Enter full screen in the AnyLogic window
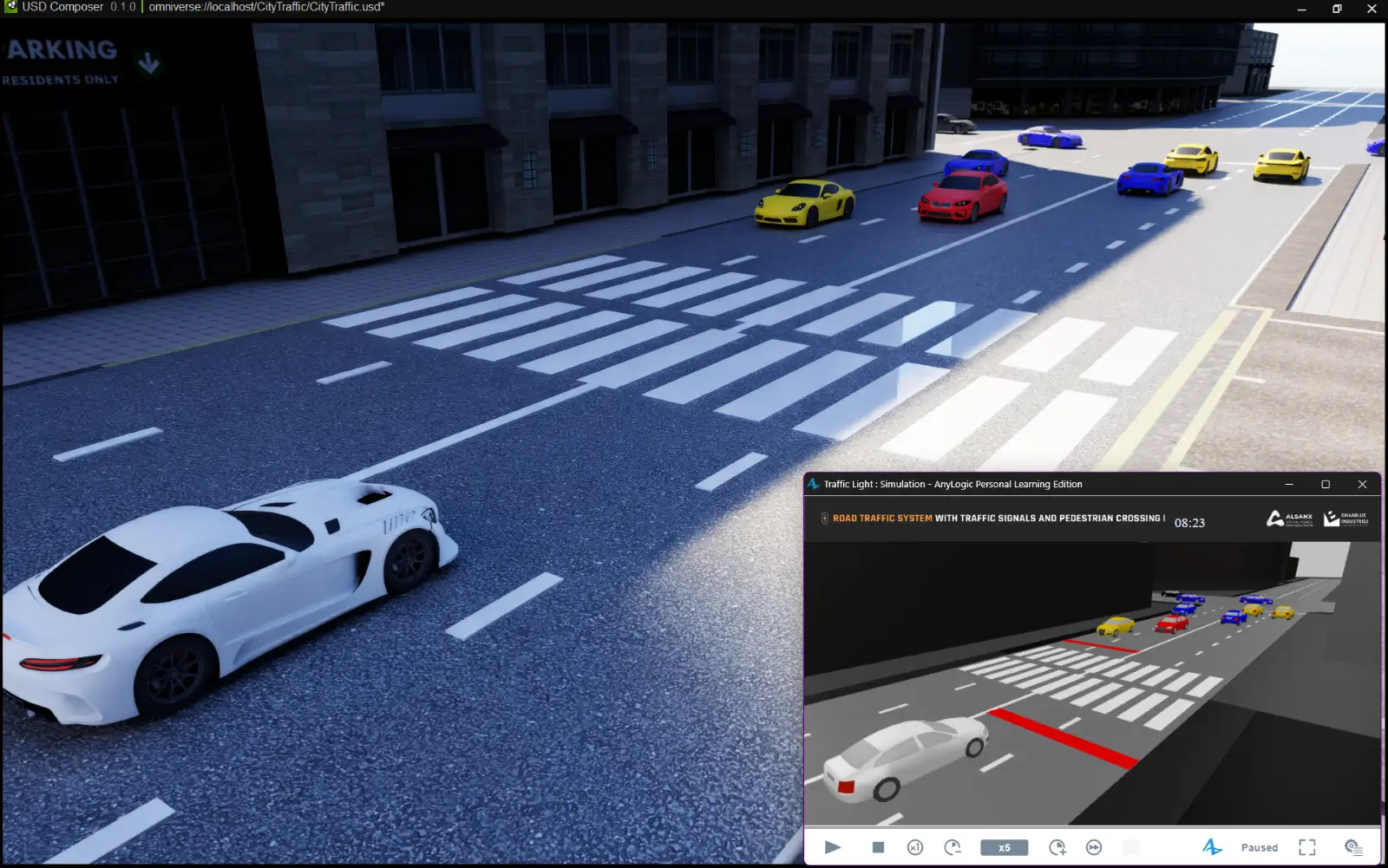The height and width of the screenshot is (868, 1388). pos(1307,847)
